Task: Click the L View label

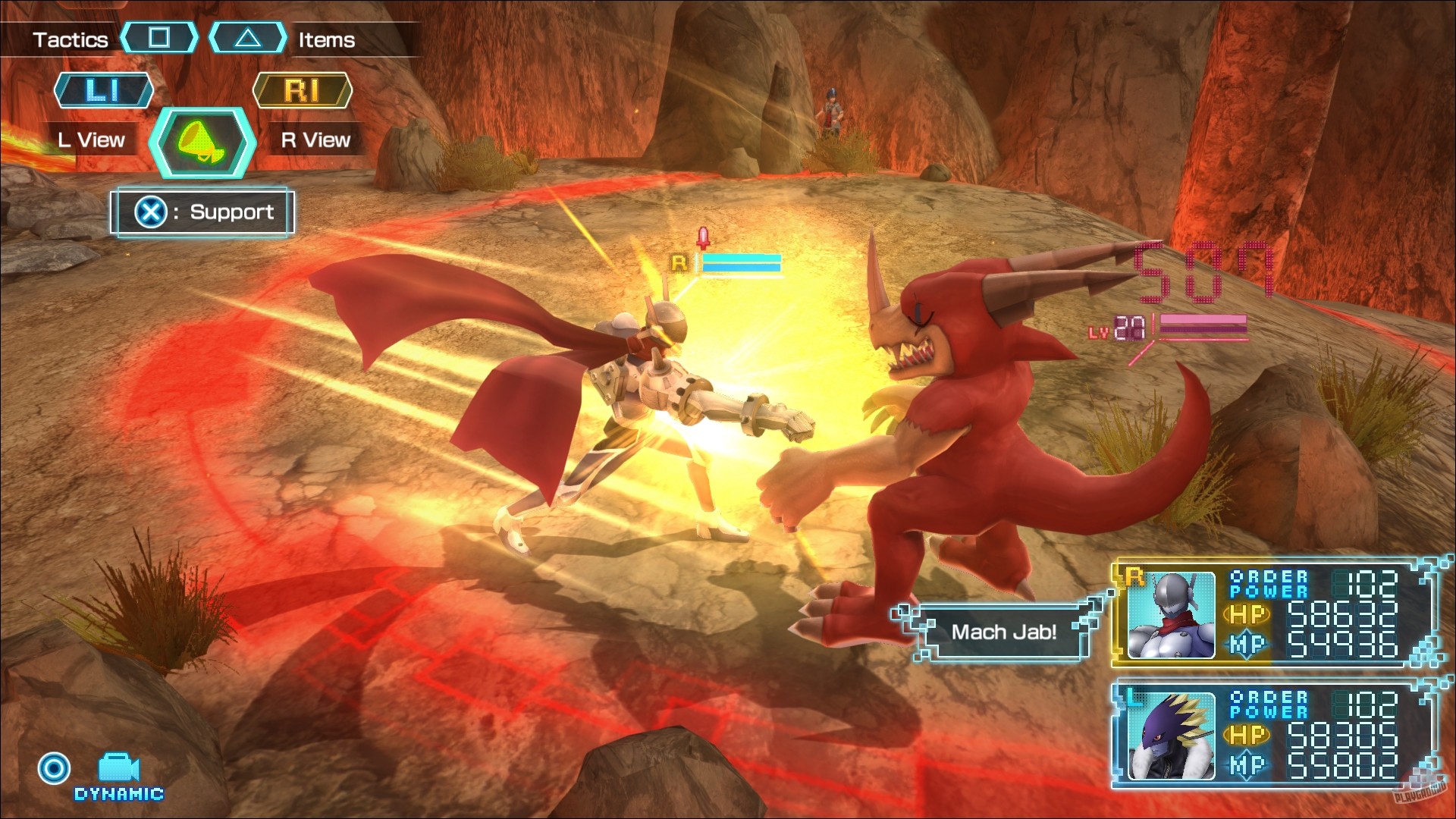Action: pyautogui.click(x=91, y=140)
